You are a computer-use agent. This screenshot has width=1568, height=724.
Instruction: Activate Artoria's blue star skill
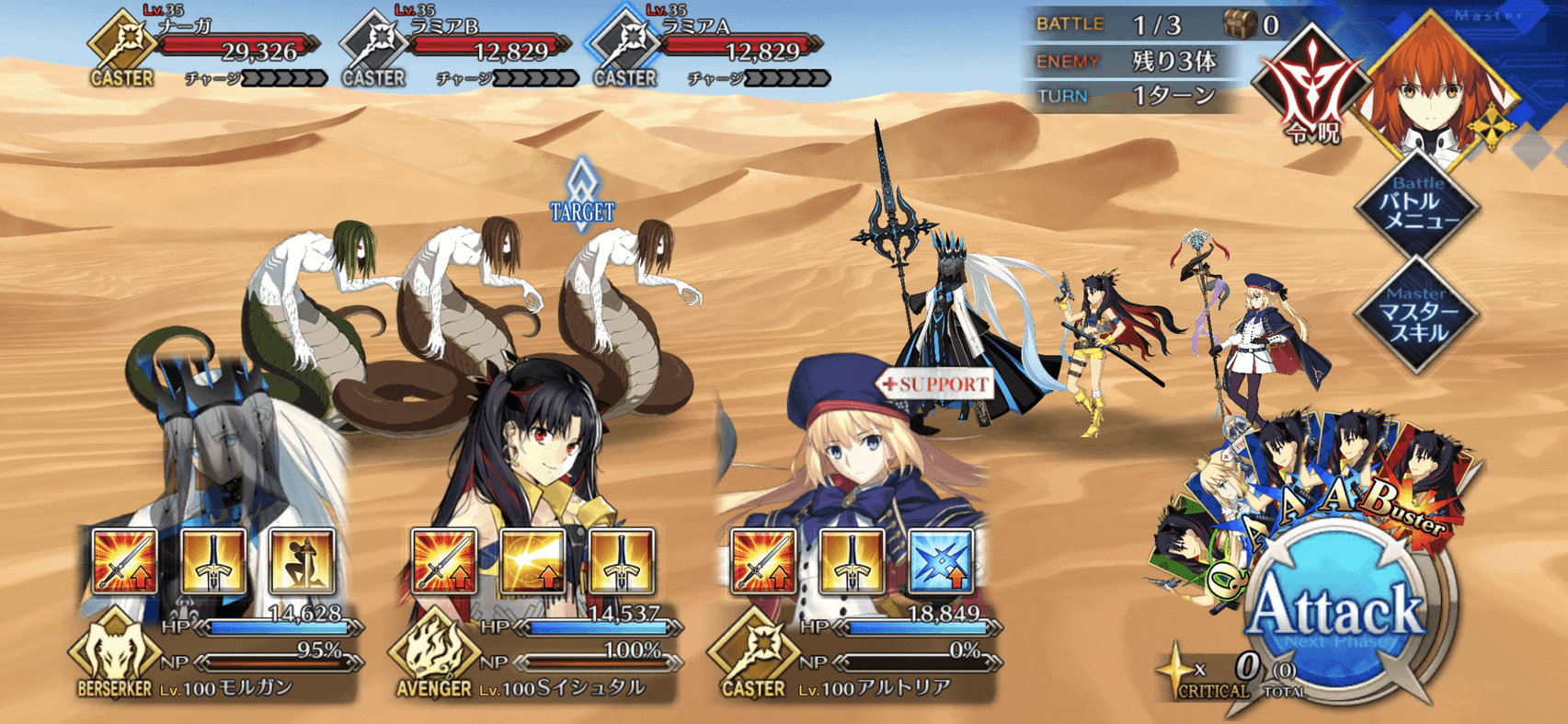tap(940, 561)
